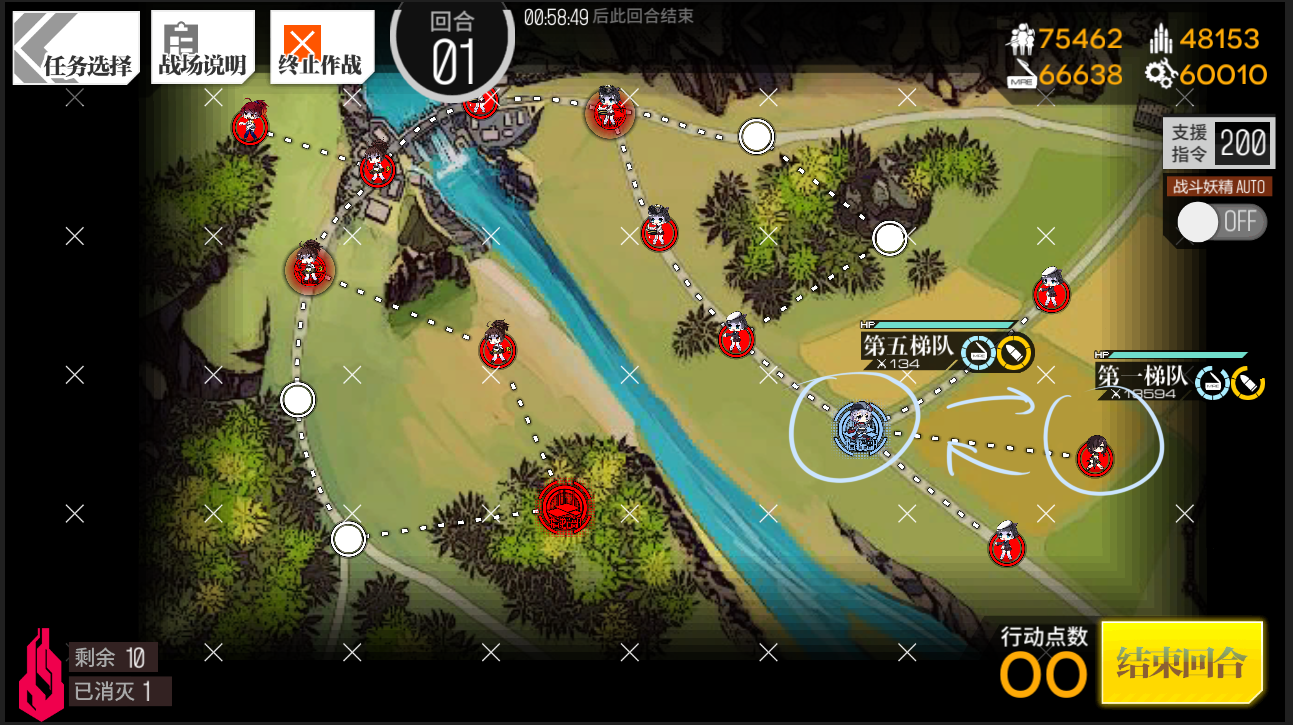Go back to 任务选择 mission select
The width and height of the screenshot is (1293, 725).
click(74, 48)
